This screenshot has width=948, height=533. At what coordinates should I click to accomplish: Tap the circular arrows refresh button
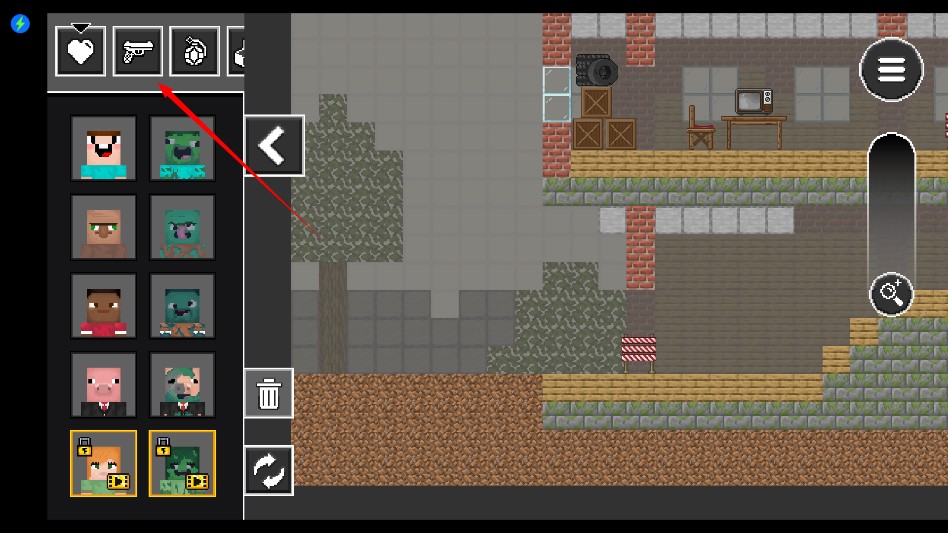269,470
